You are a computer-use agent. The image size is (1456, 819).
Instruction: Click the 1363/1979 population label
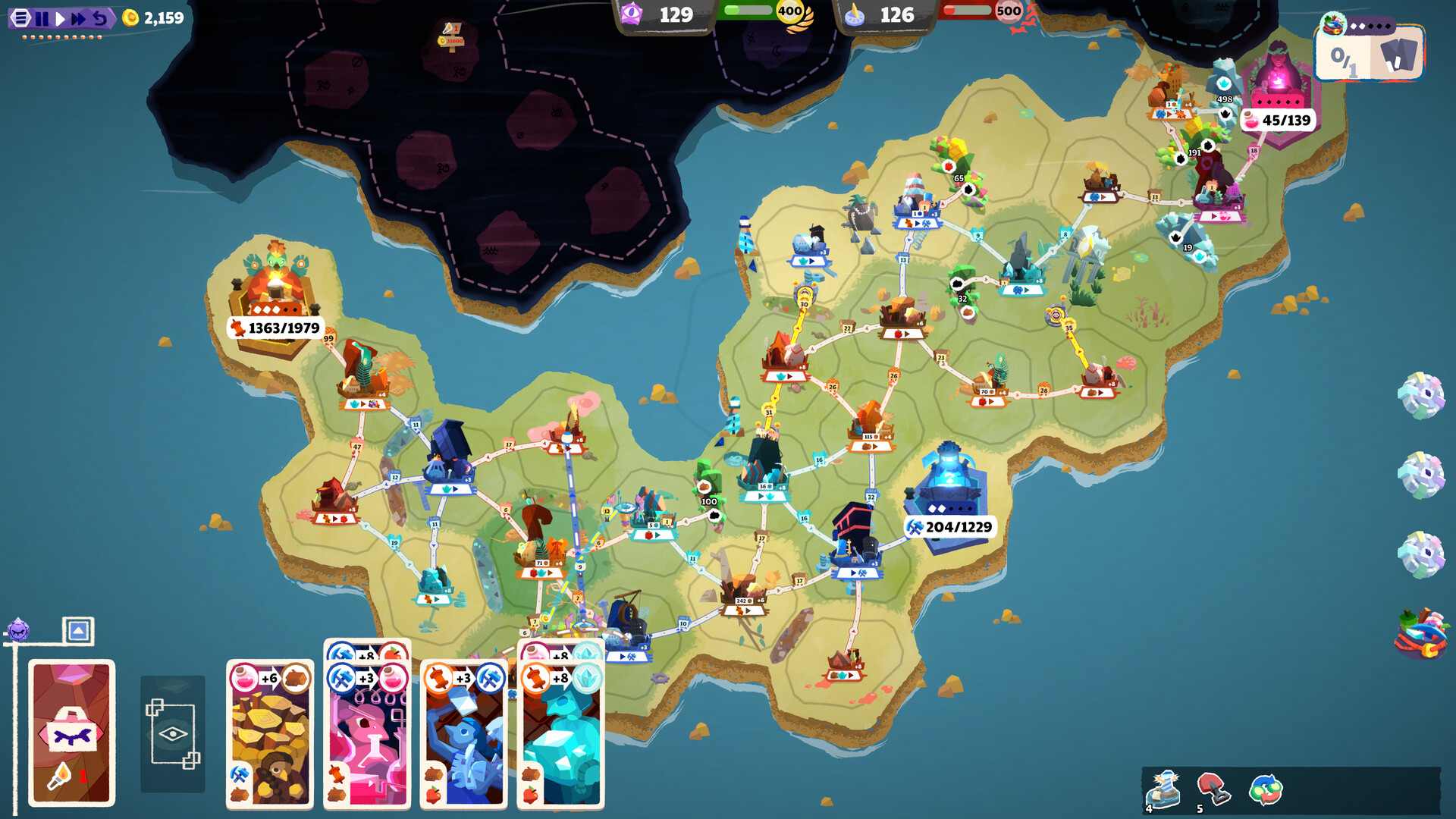click(x=277, y=330)
